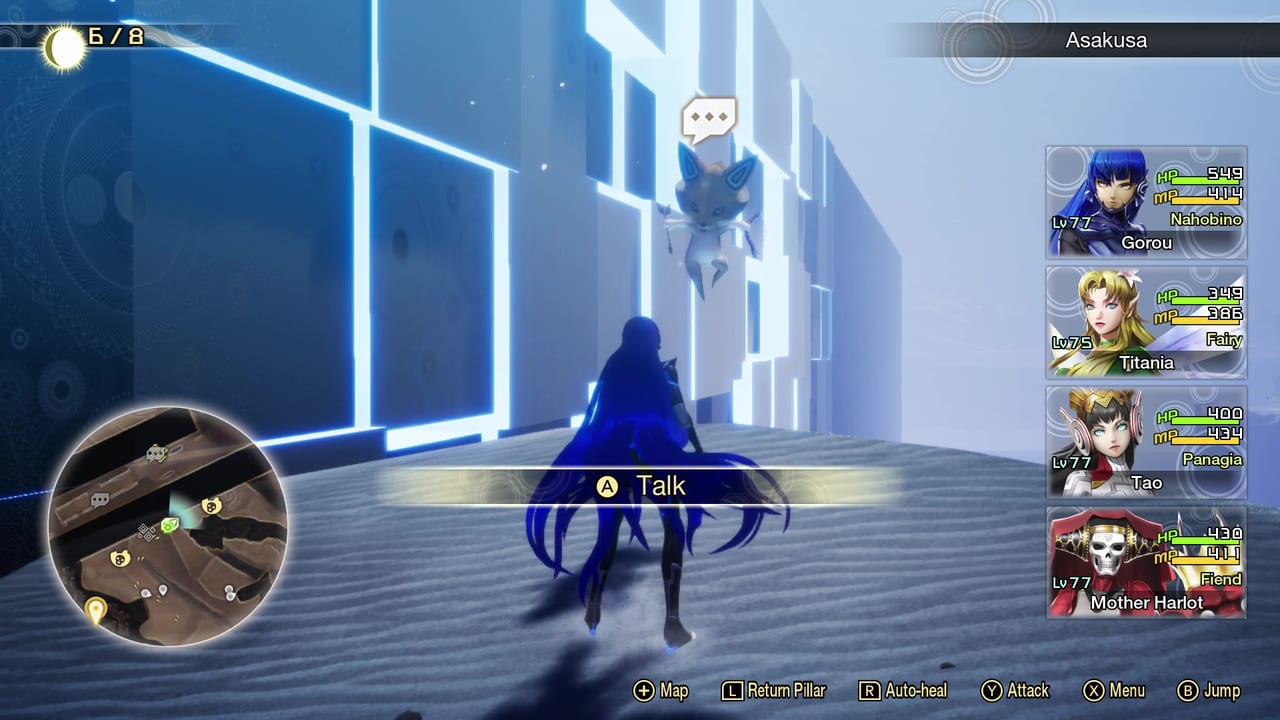
Task: Click the speech bubble icon on the minimap
Action: pos(100,500)
